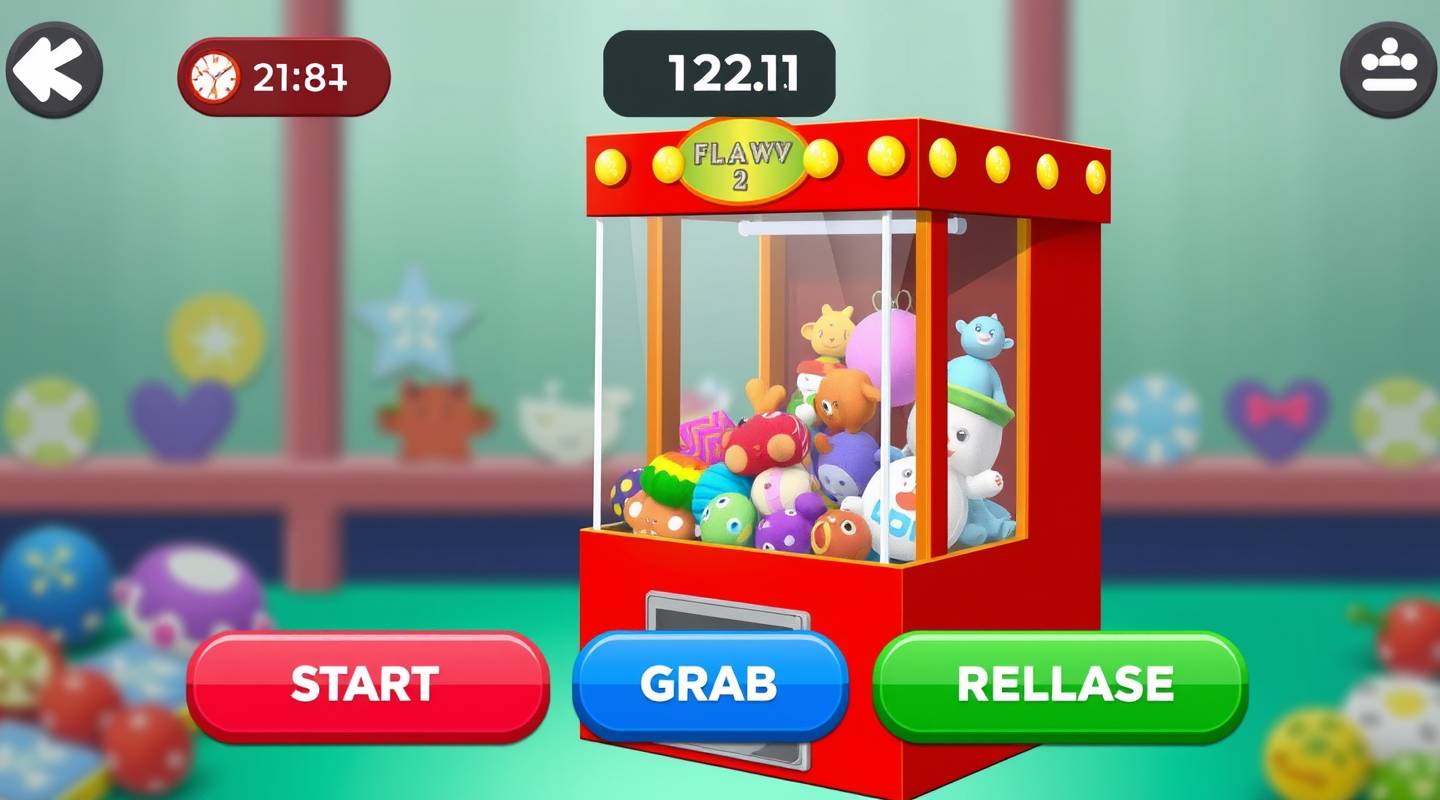Viewport: 1440px width, 800px height.
Task: Tap the yellow plush at the top
Action: click(x=828, y=330)
